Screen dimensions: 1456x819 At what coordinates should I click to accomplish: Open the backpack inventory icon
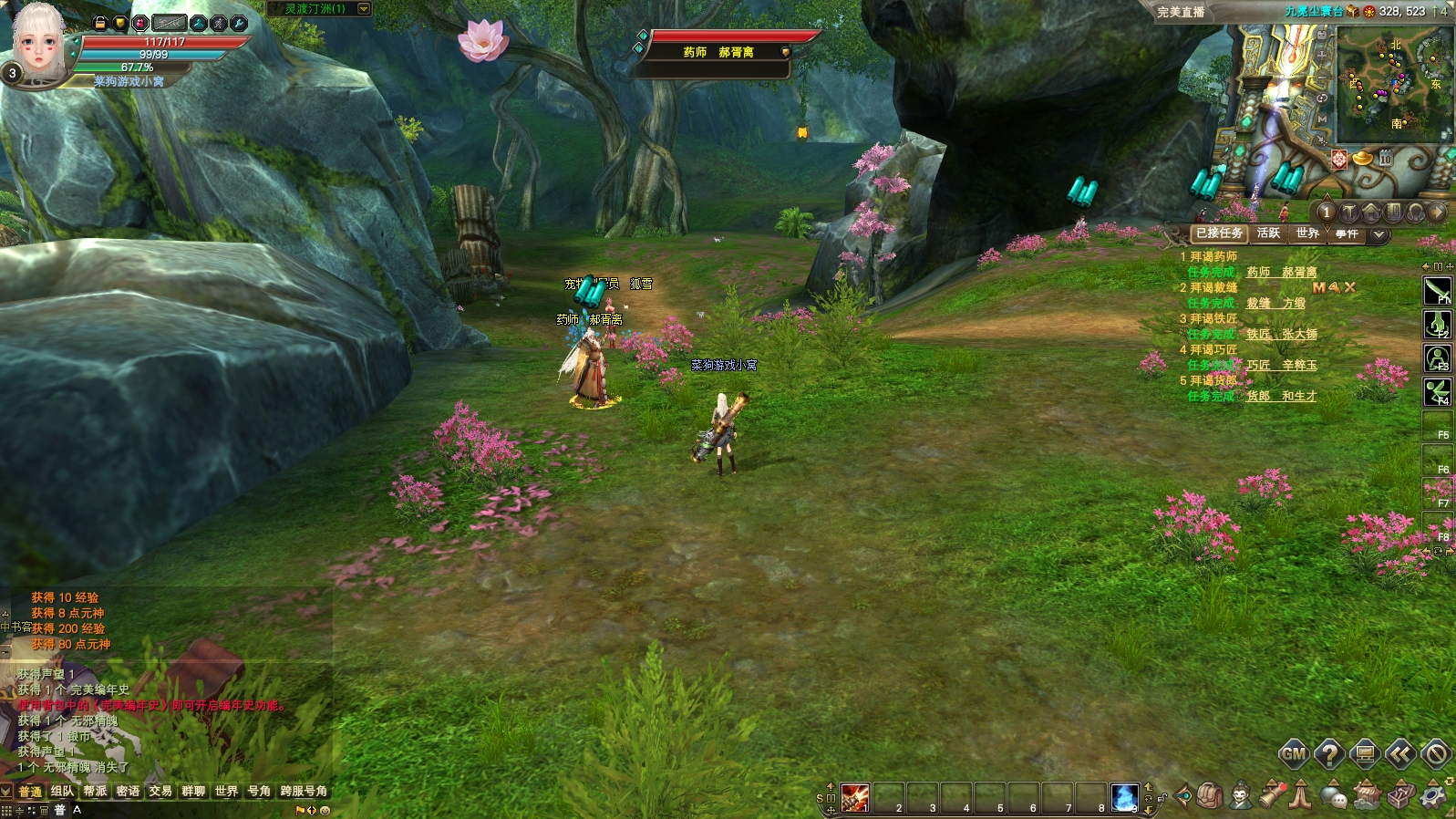tap(1210, 796)
